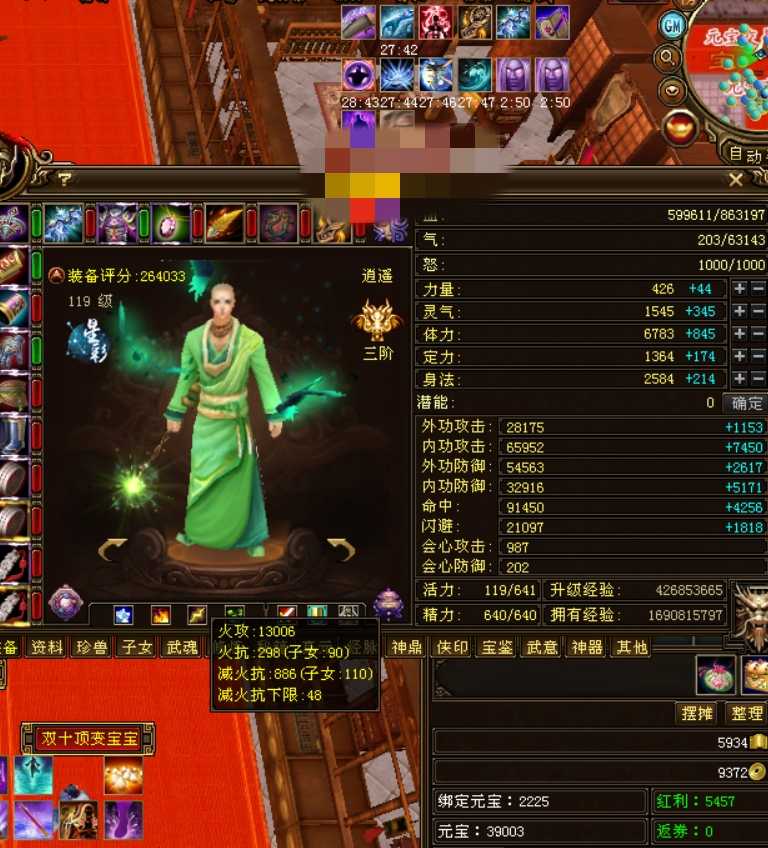Open the 神鼎 tab
The width and height of the screenshot is (768, 848).
pyautogui.click(x=407, y=647)
